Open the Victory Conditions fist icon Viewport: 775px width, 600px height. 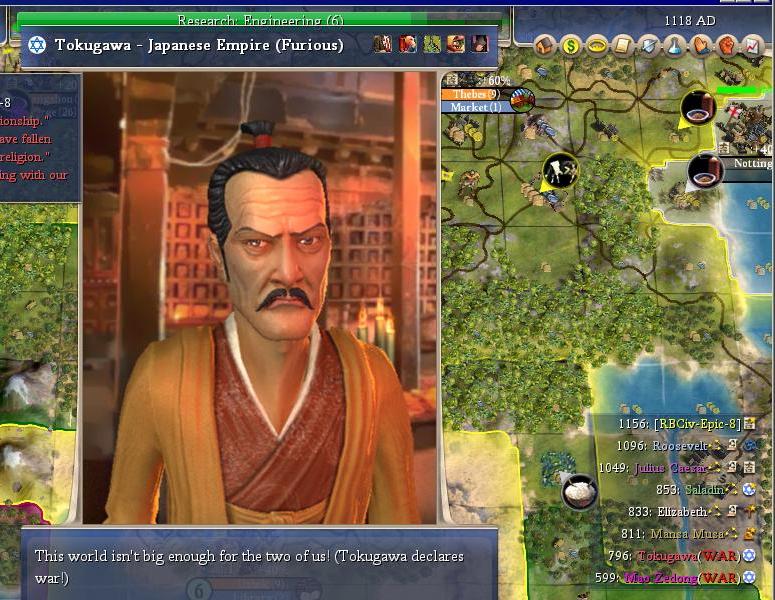[x=726, y=45]
